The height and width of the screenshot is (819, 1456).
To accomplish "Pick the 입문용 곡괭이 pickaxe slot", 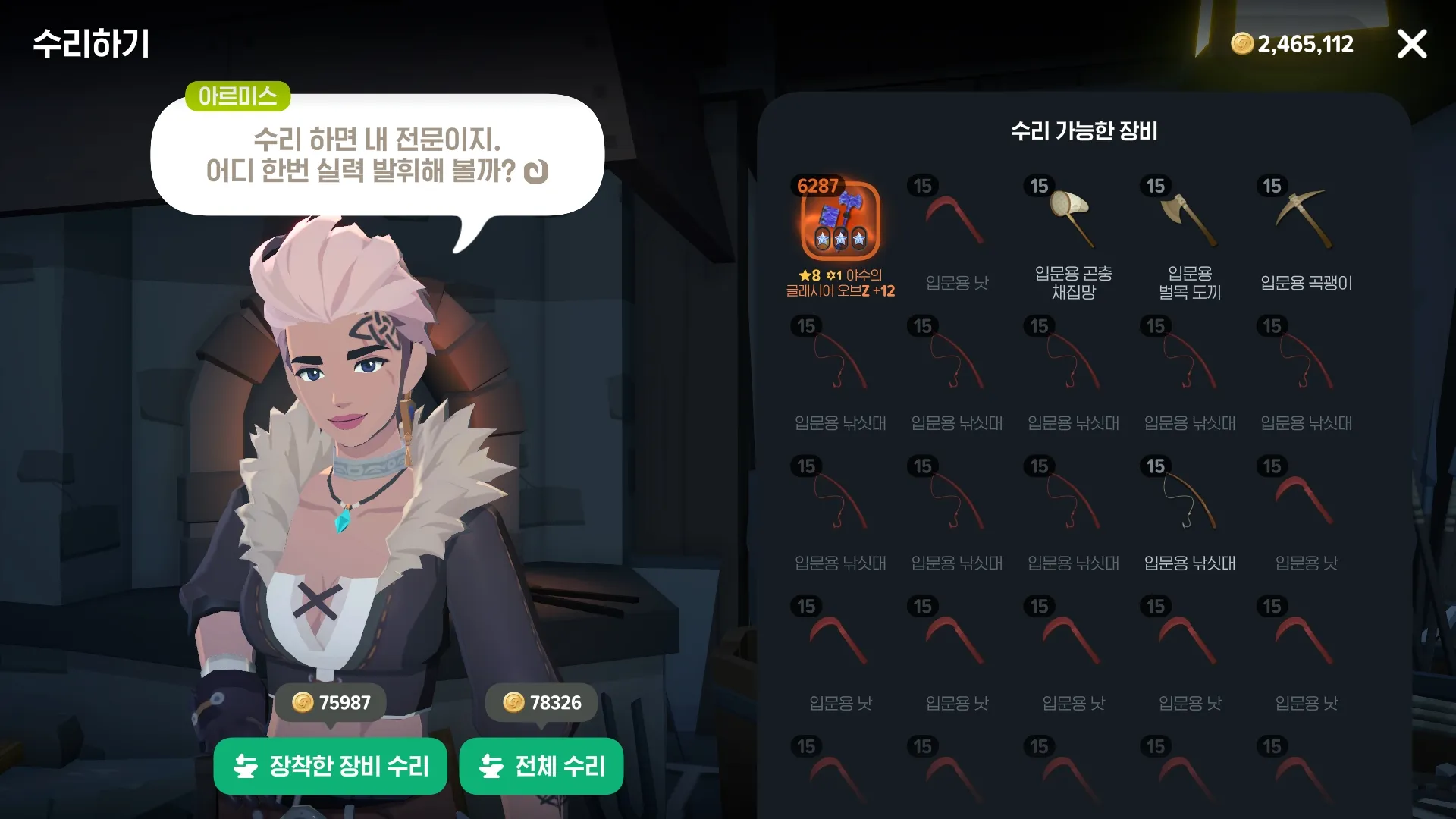I will (1305, 220).
